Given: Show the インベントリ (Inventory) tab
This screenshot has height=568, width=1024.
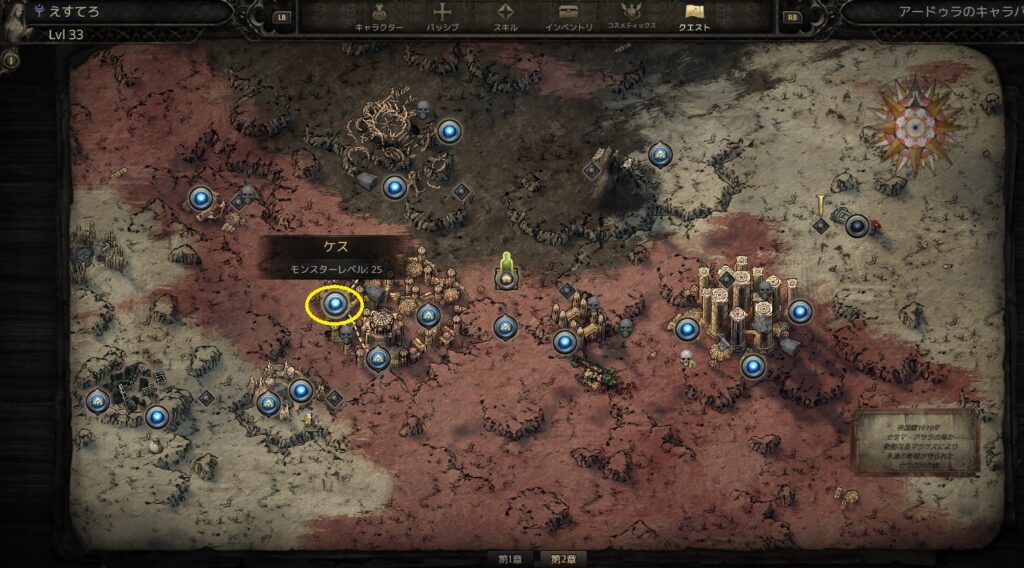Looking at the screenshot, I should (x=570, y=18).
